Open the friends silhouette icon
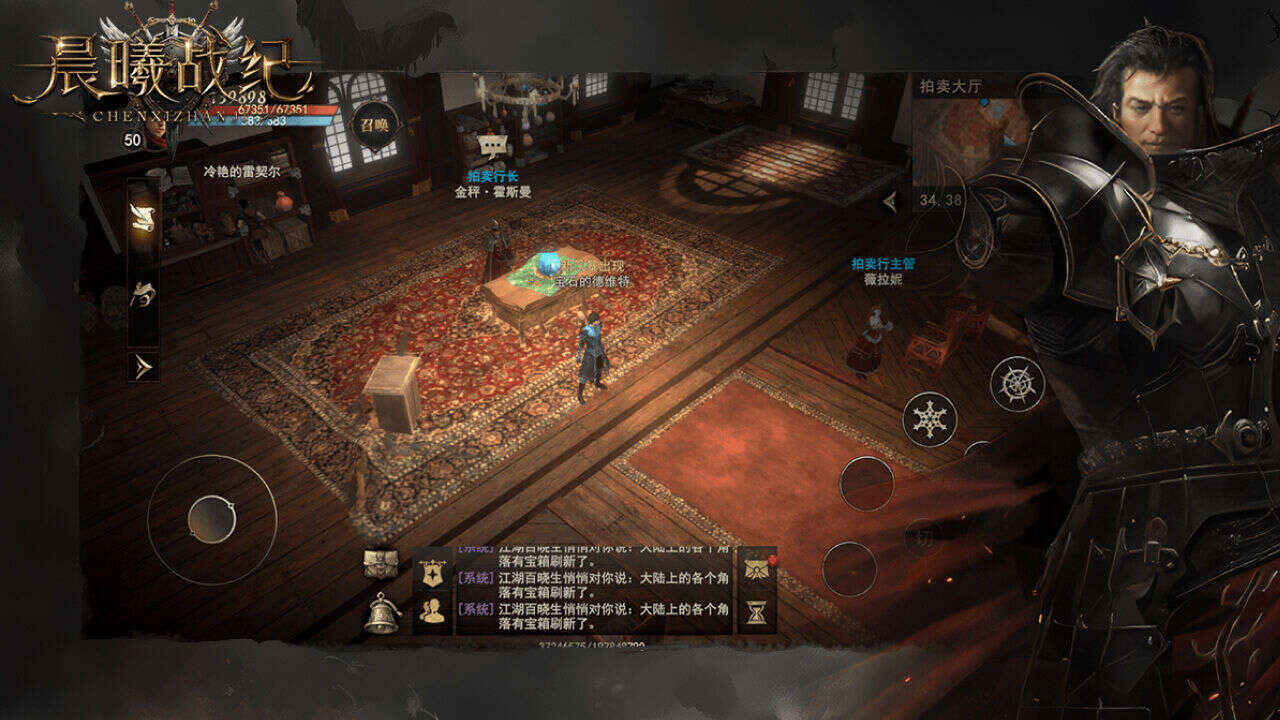This screenshot has width=1280, height=720. [433, 611]
